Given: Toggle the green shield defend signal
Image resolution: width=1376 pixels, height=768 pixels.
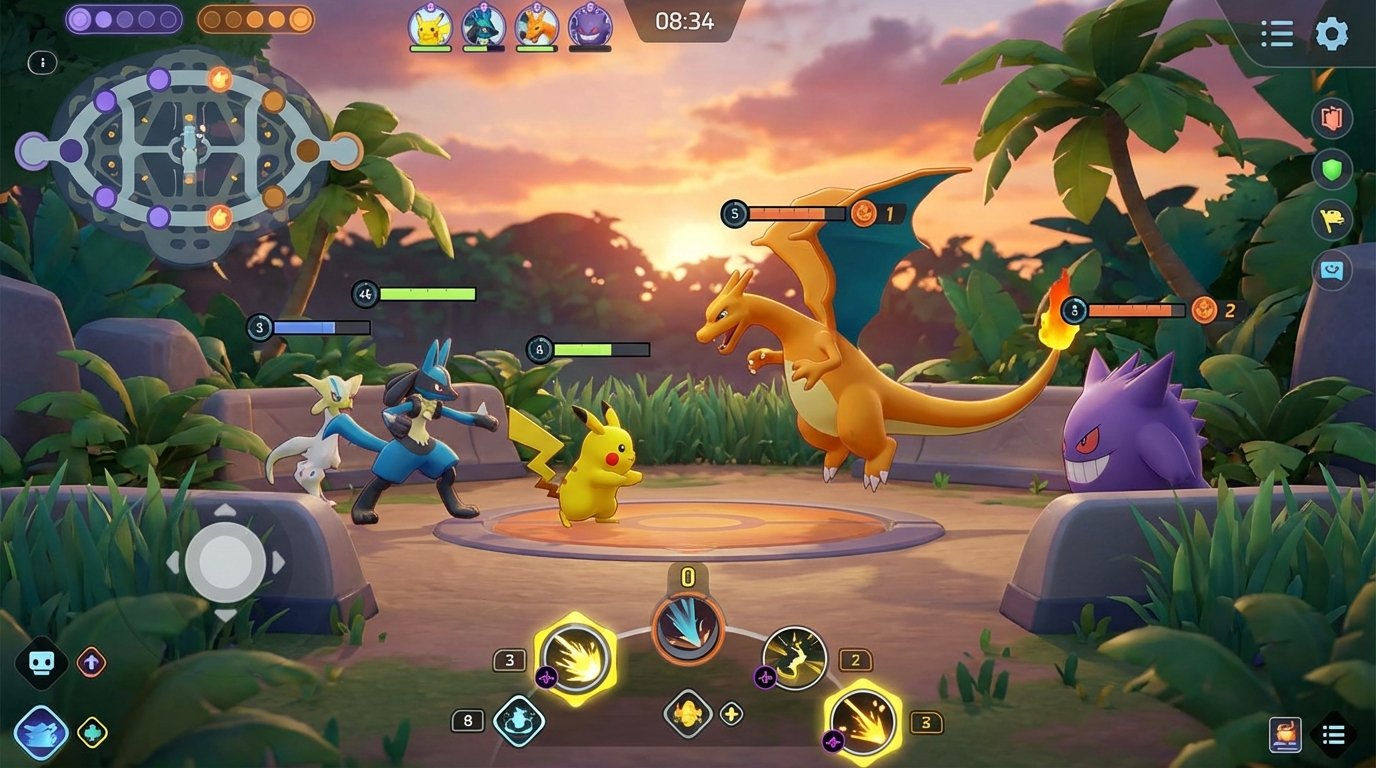Looking at the screenshot, I should 1329,167.
